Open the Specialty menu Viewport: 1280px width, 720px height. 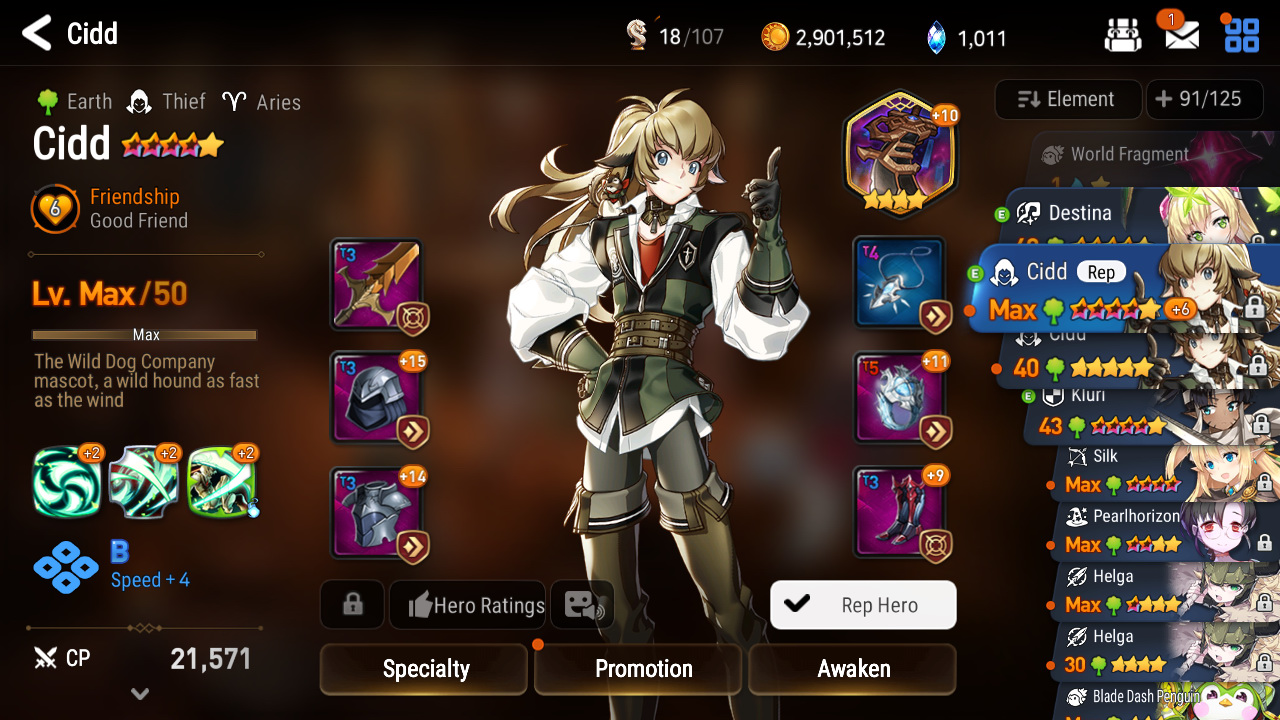(424, 669)
